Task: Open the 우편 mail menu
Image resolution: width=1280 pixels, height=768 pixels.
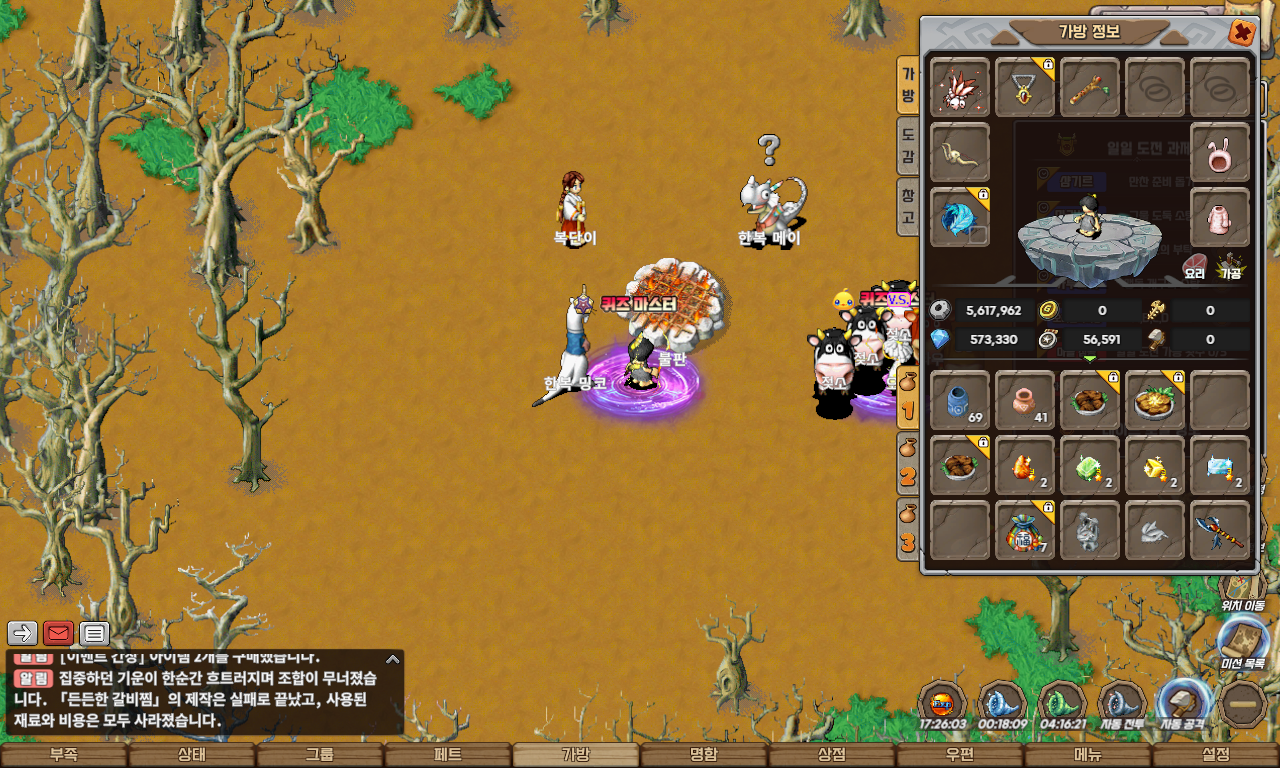Action: tap(960, 755)
